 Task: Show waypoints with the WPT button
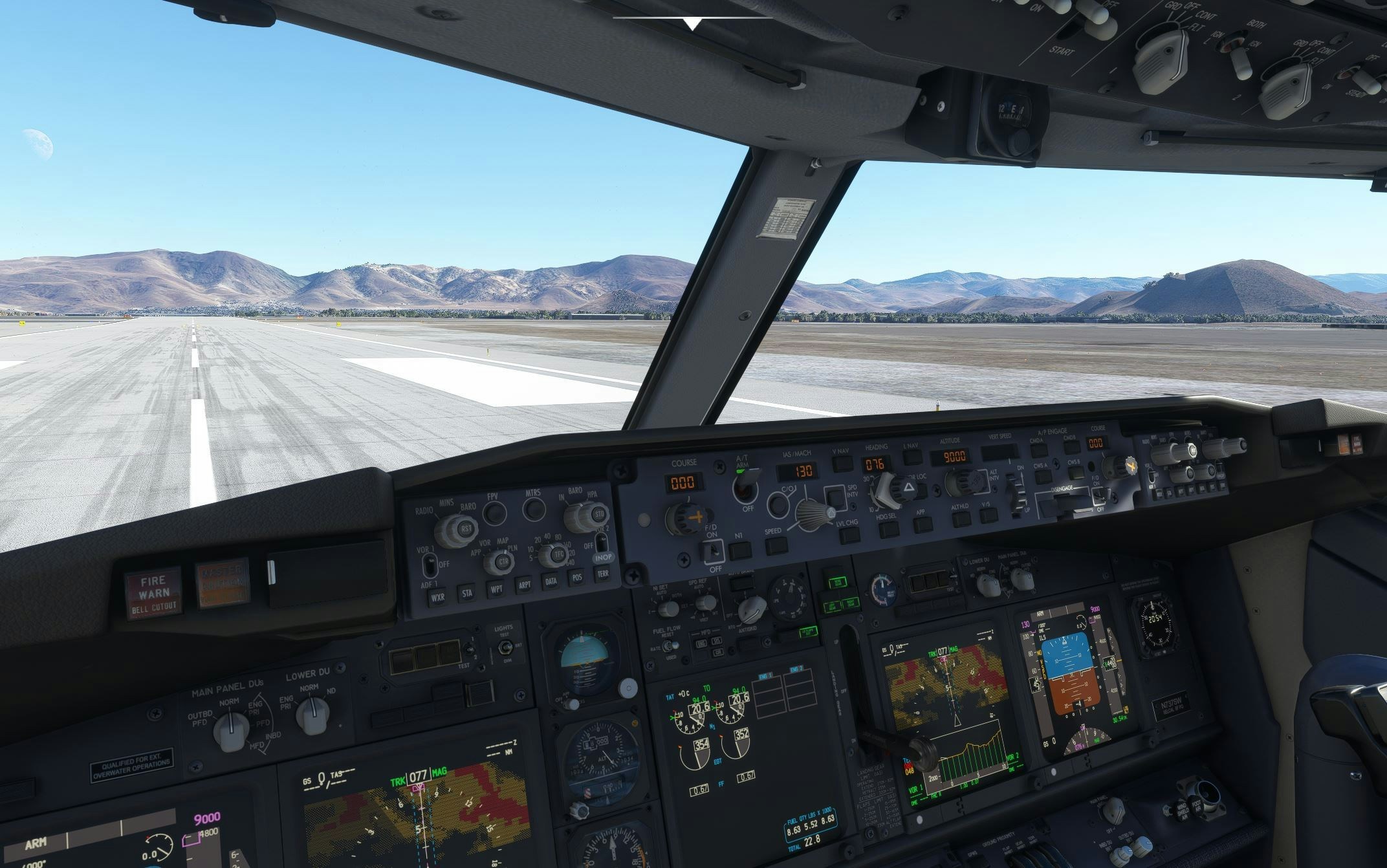point(496,590)
